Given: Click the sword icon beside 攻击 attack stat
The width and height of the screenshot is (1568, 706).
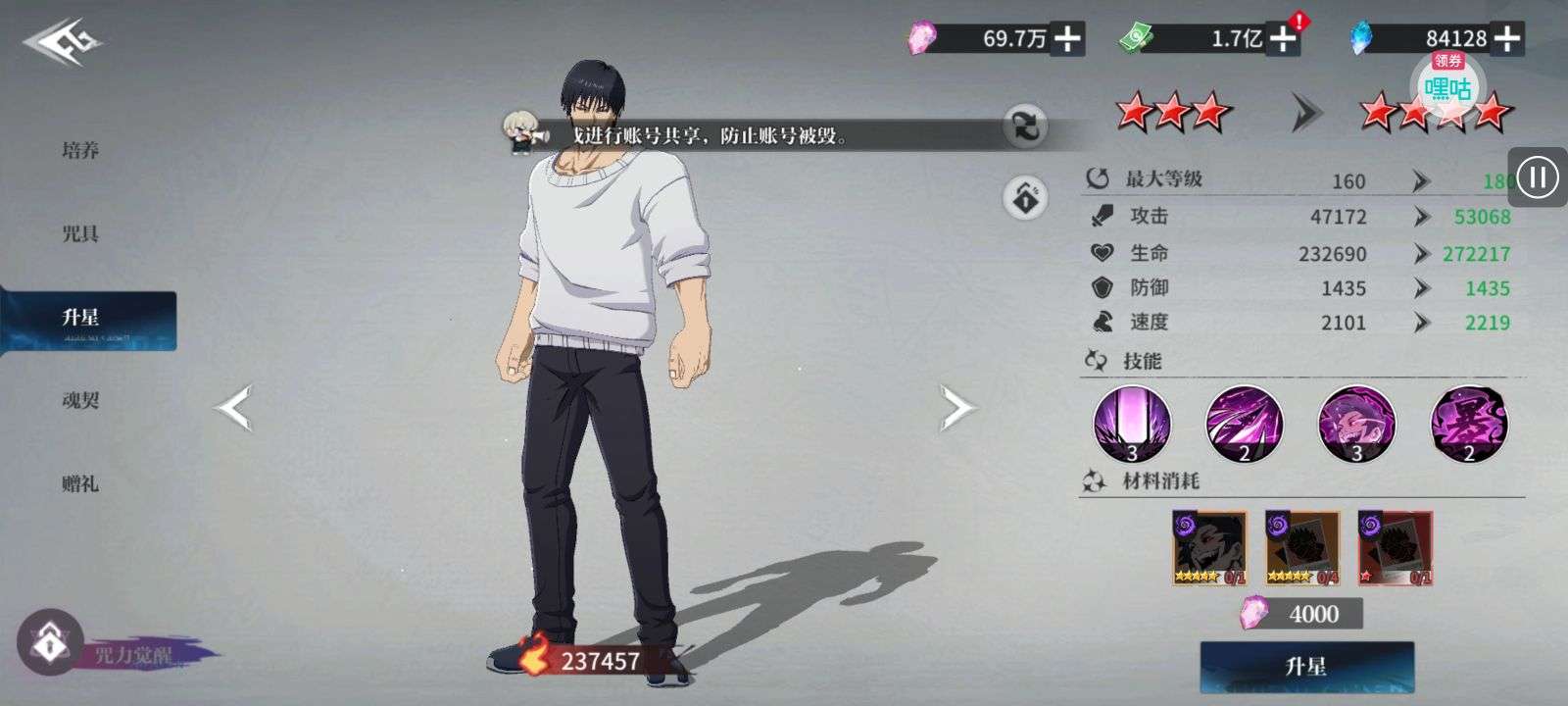Looking at the screenshot, I should tap(1101, 217).
